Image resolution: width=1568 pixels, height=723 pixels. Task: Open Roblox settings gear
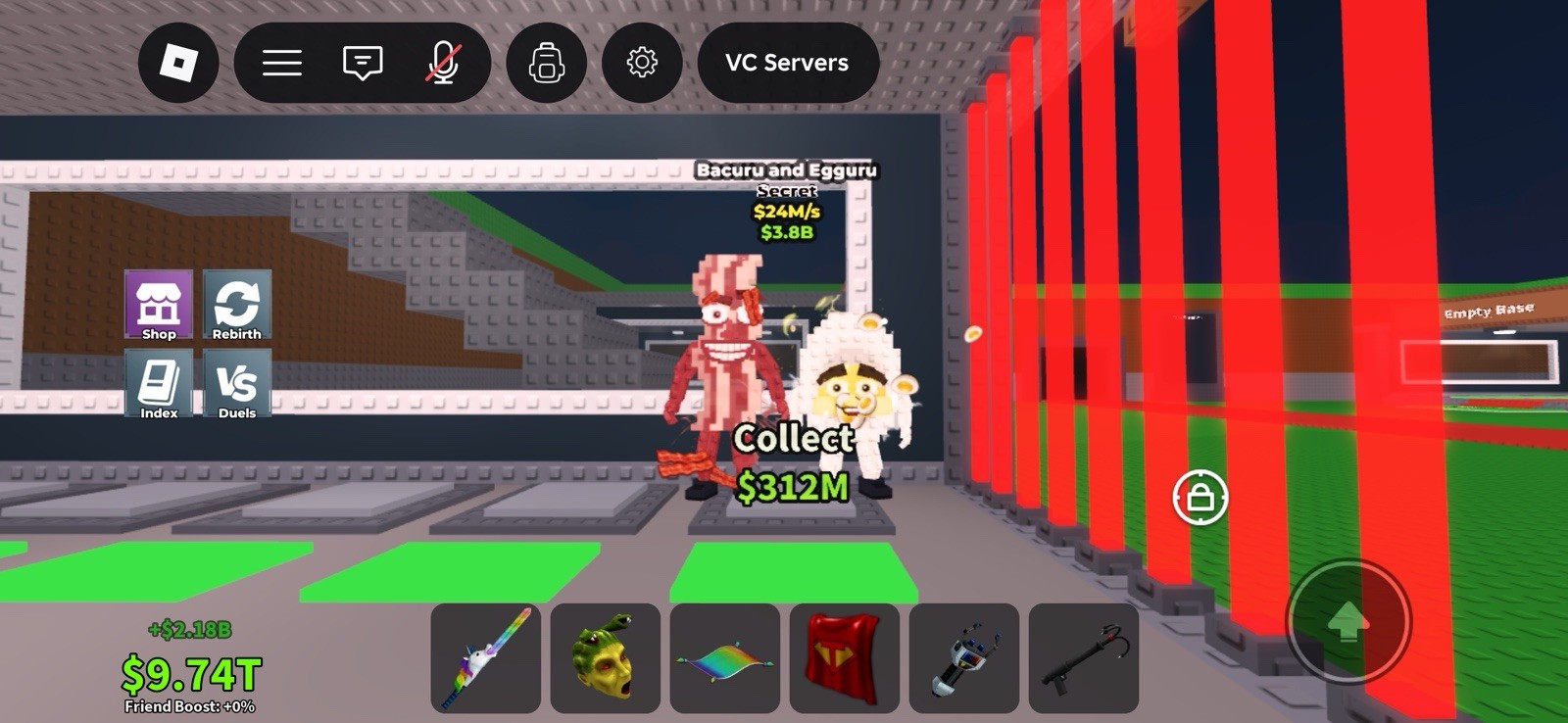(x=642, y=62)
